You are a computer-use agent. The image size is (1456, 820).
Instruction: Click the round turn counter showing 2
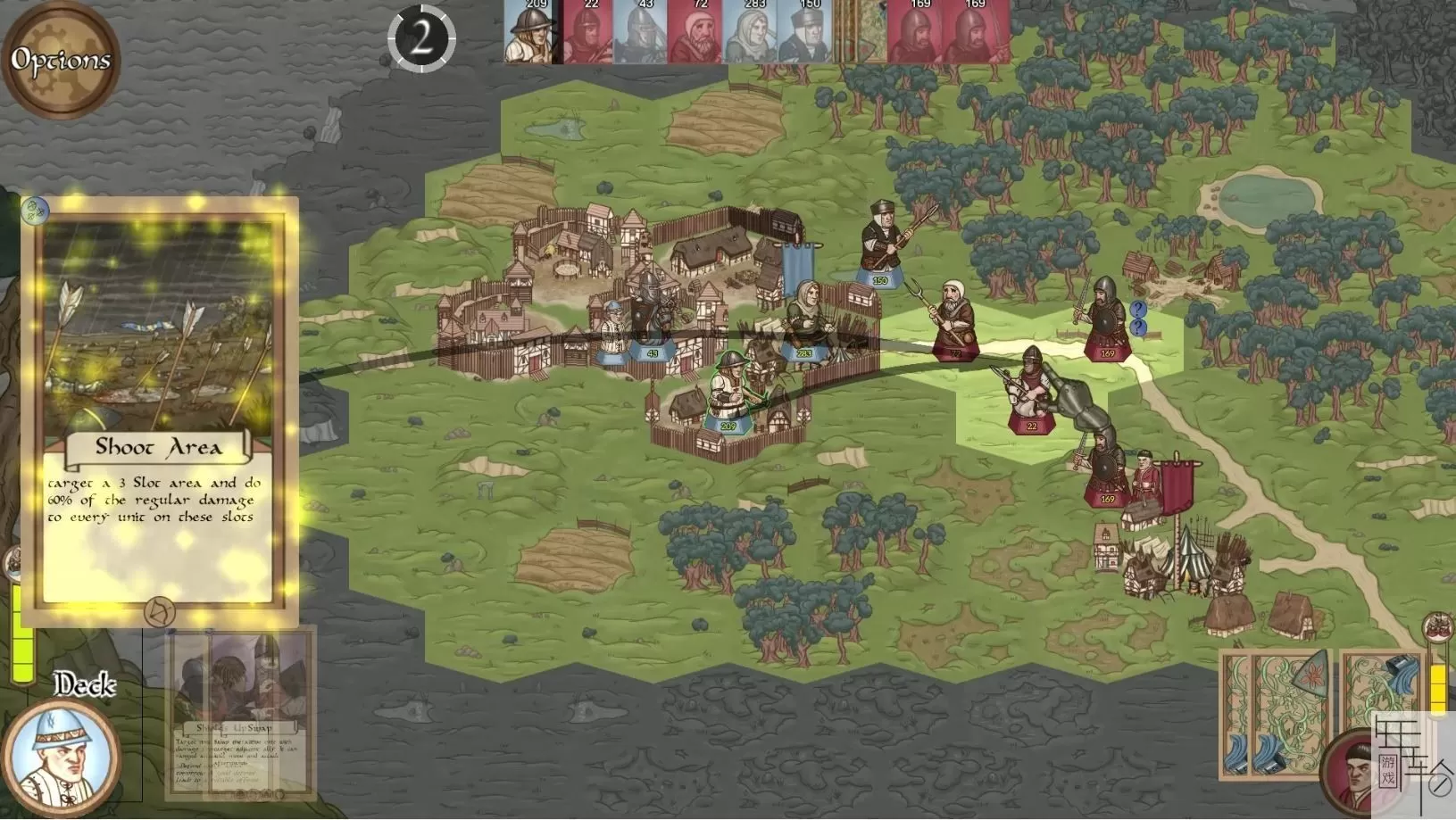pos(421,38)
